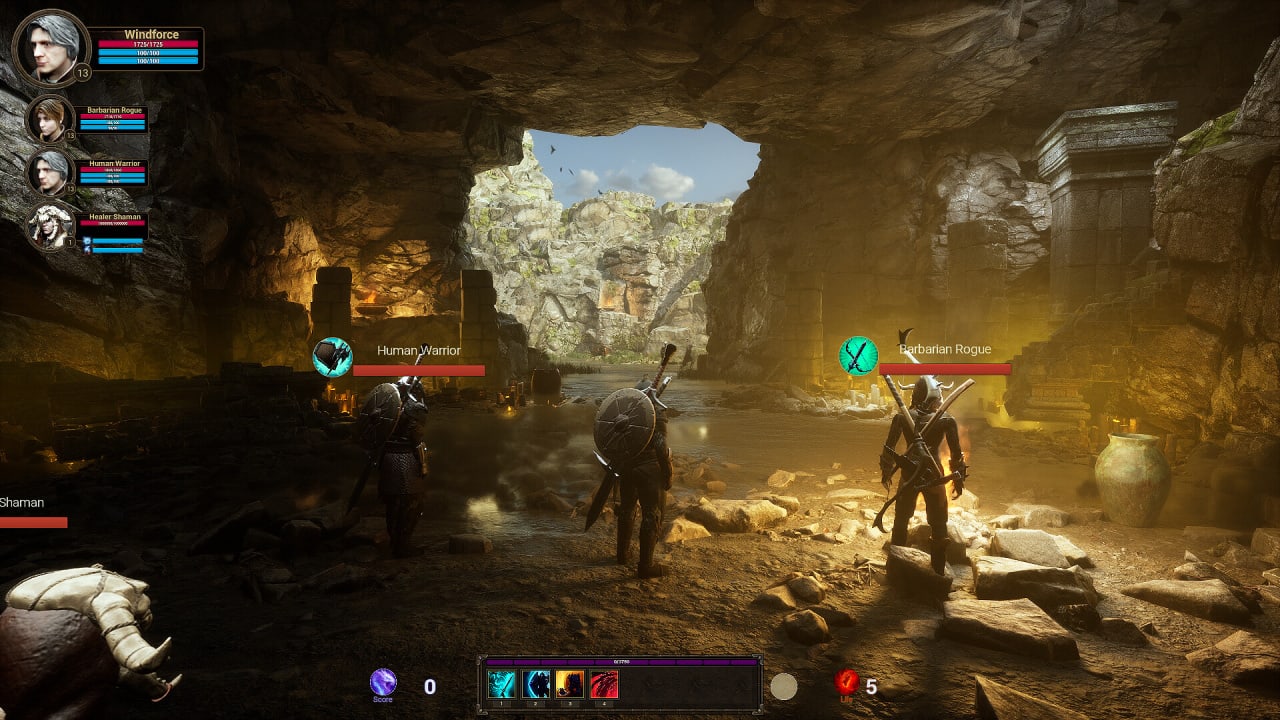
Task: Activate the cyan sword ability in slot 1
Action: point(501,684)
